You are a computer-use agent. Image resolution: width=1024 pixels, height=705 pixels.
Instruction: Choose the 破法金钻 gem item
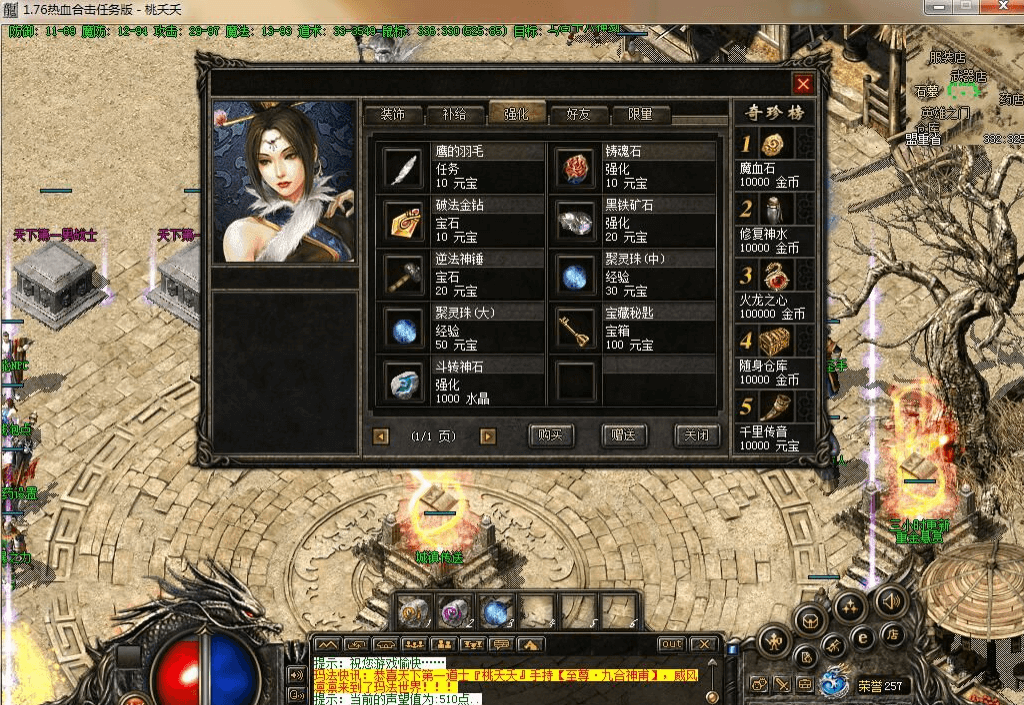coord(404,220)
